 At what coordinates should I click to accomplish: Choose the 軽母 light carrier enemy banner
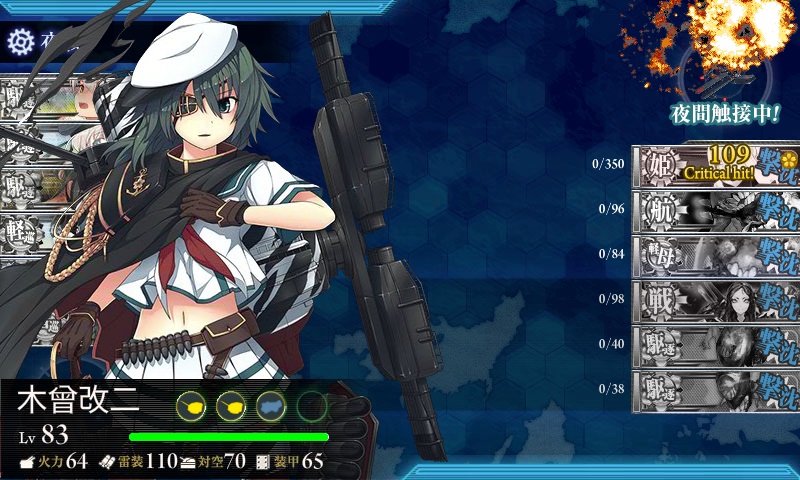click(715, 255)
